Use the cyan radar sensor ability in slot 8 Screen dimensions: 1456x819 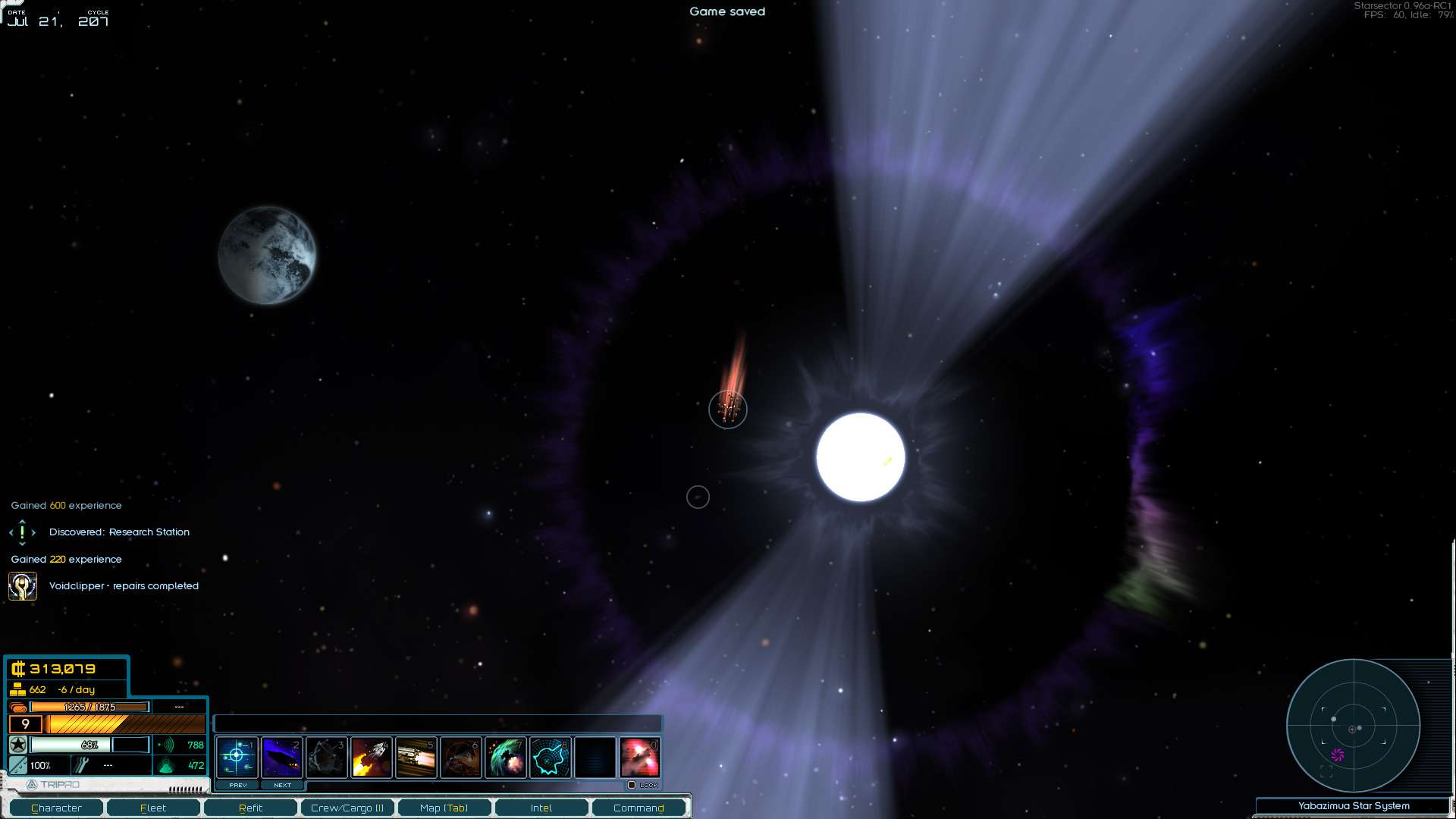[x=550, y=757]
